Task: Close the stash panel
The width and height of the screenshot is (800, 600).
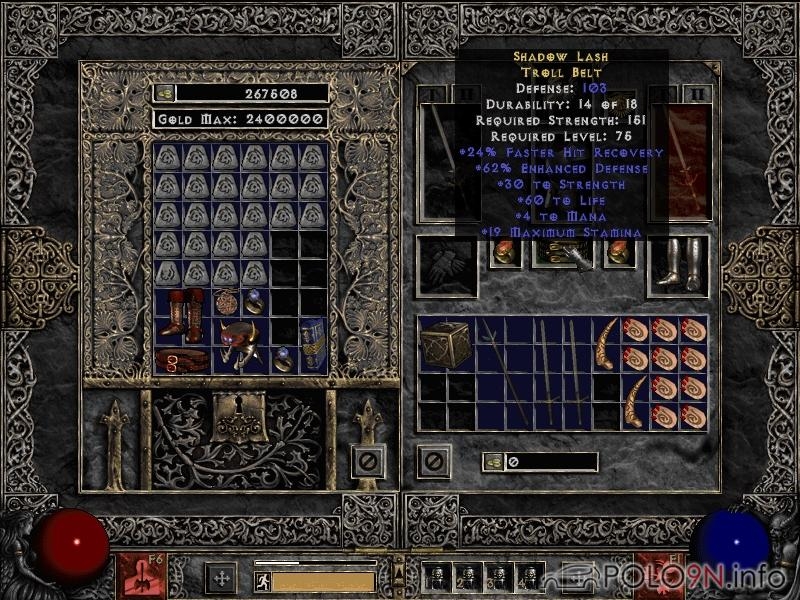Action: click(x=368, y=461)
